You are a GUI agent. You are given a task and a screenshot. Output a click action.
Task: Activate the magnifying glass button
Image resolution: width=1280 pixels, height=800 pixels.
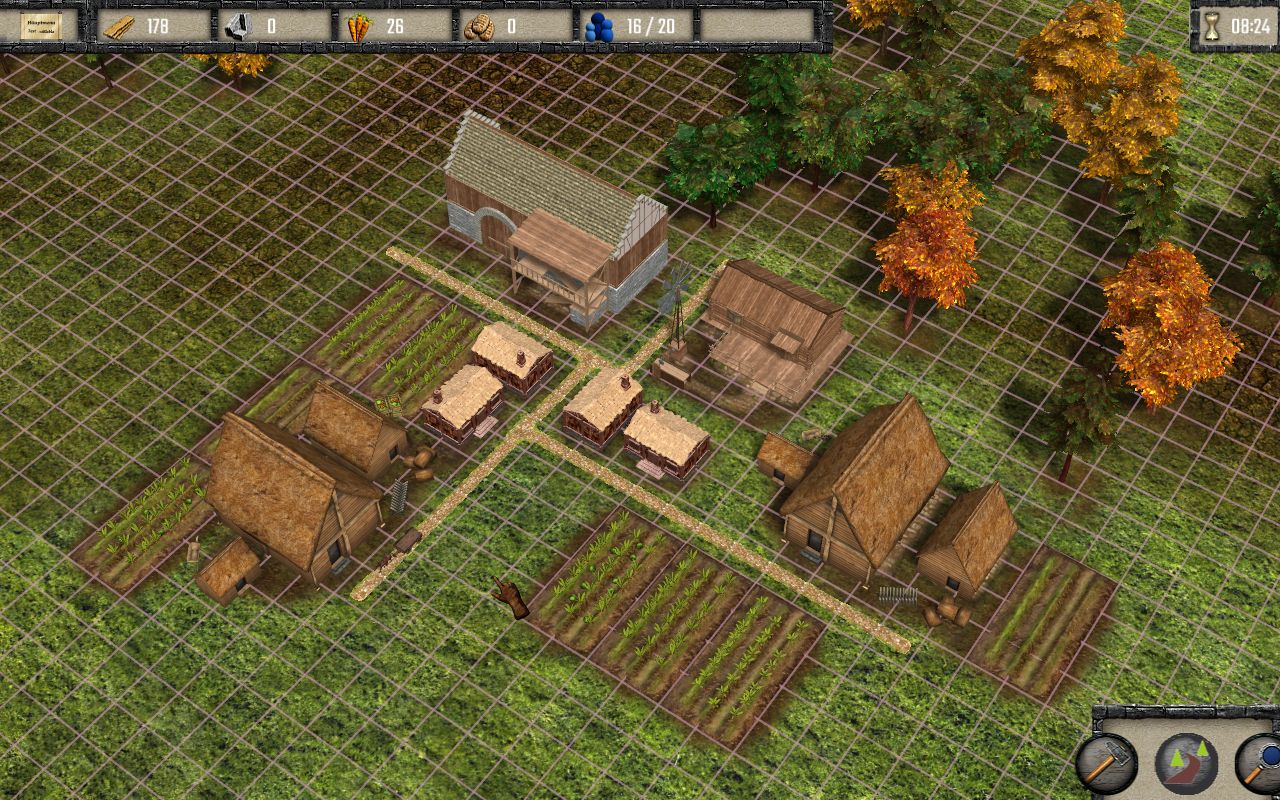[x=1261, y=763]
